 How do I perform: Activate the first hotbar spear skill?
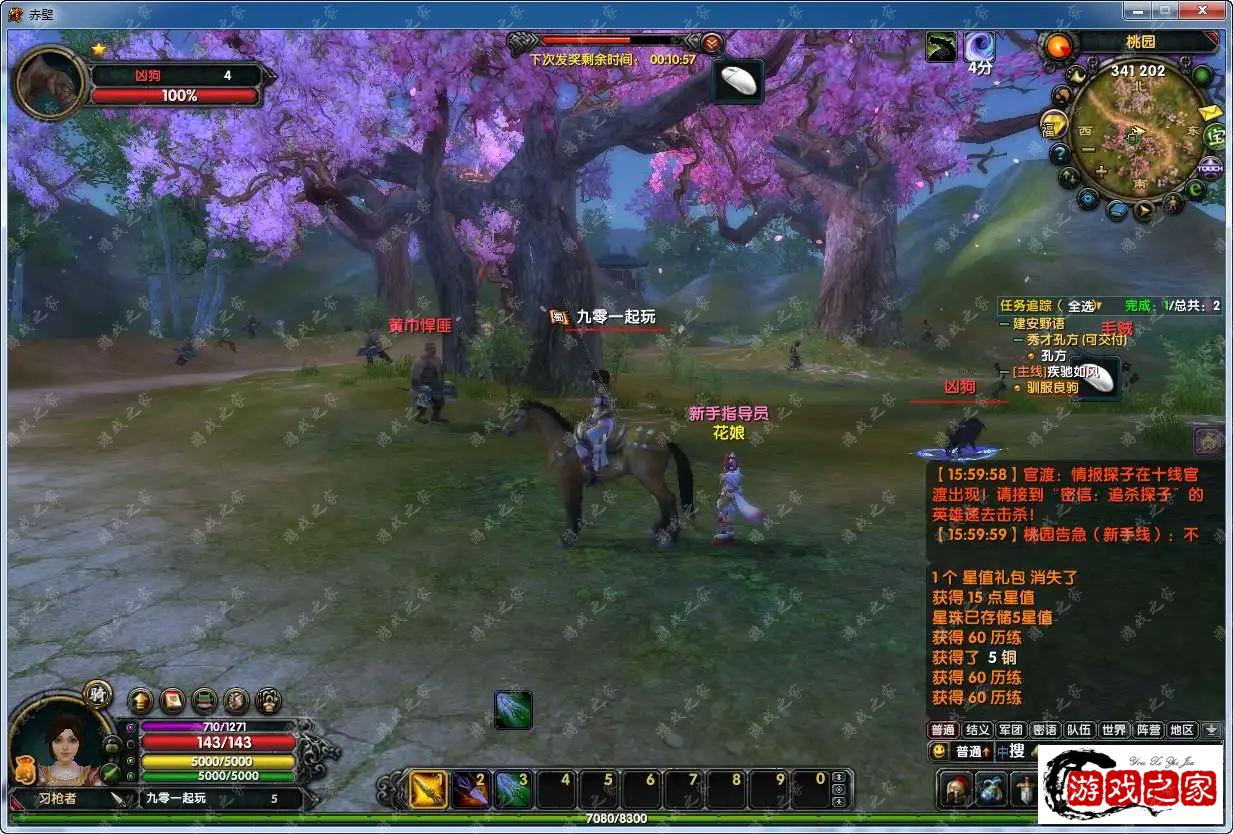(x=429, y=790)
